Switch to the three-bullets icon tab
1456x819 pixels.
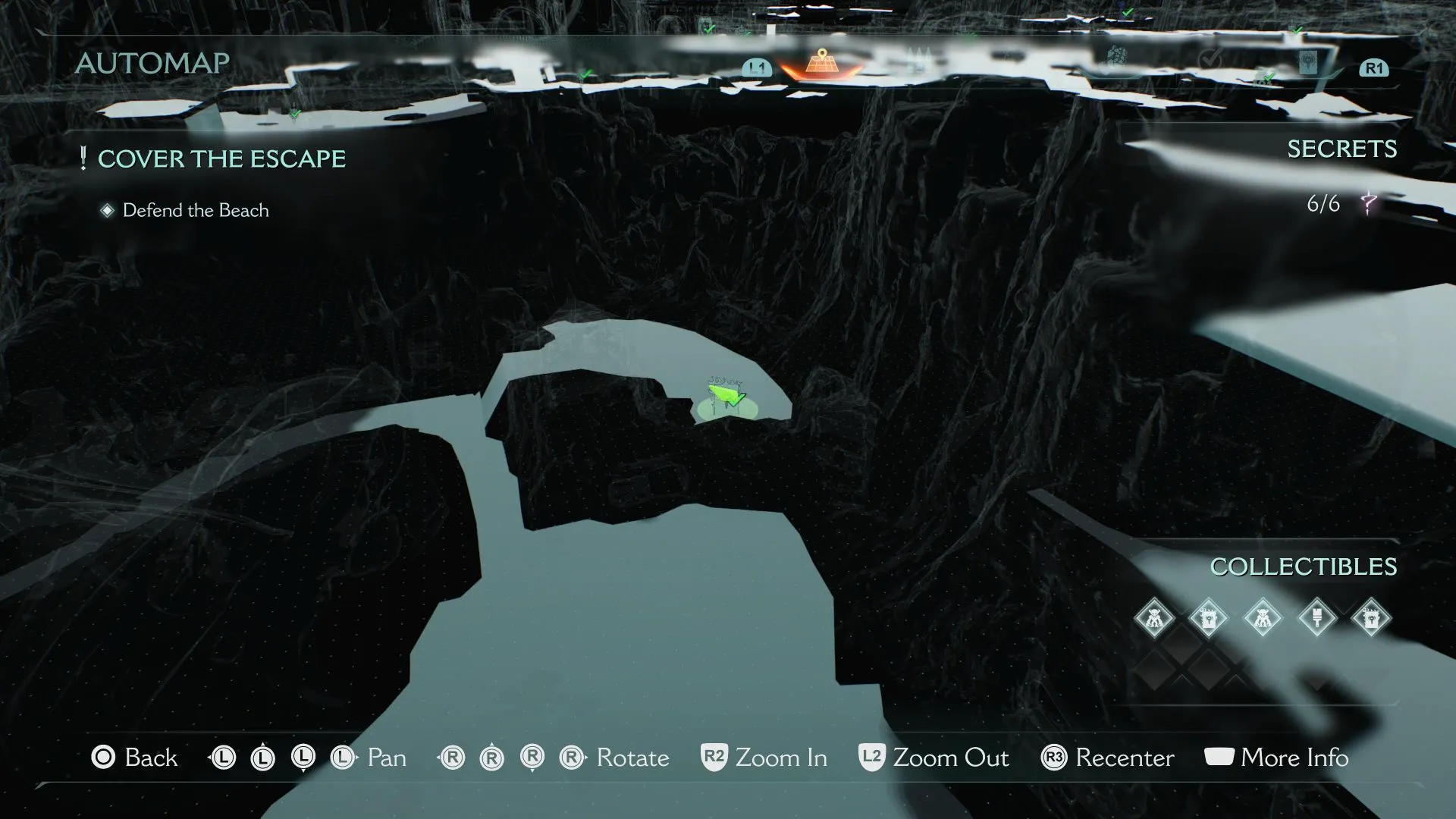click(918, 58)
